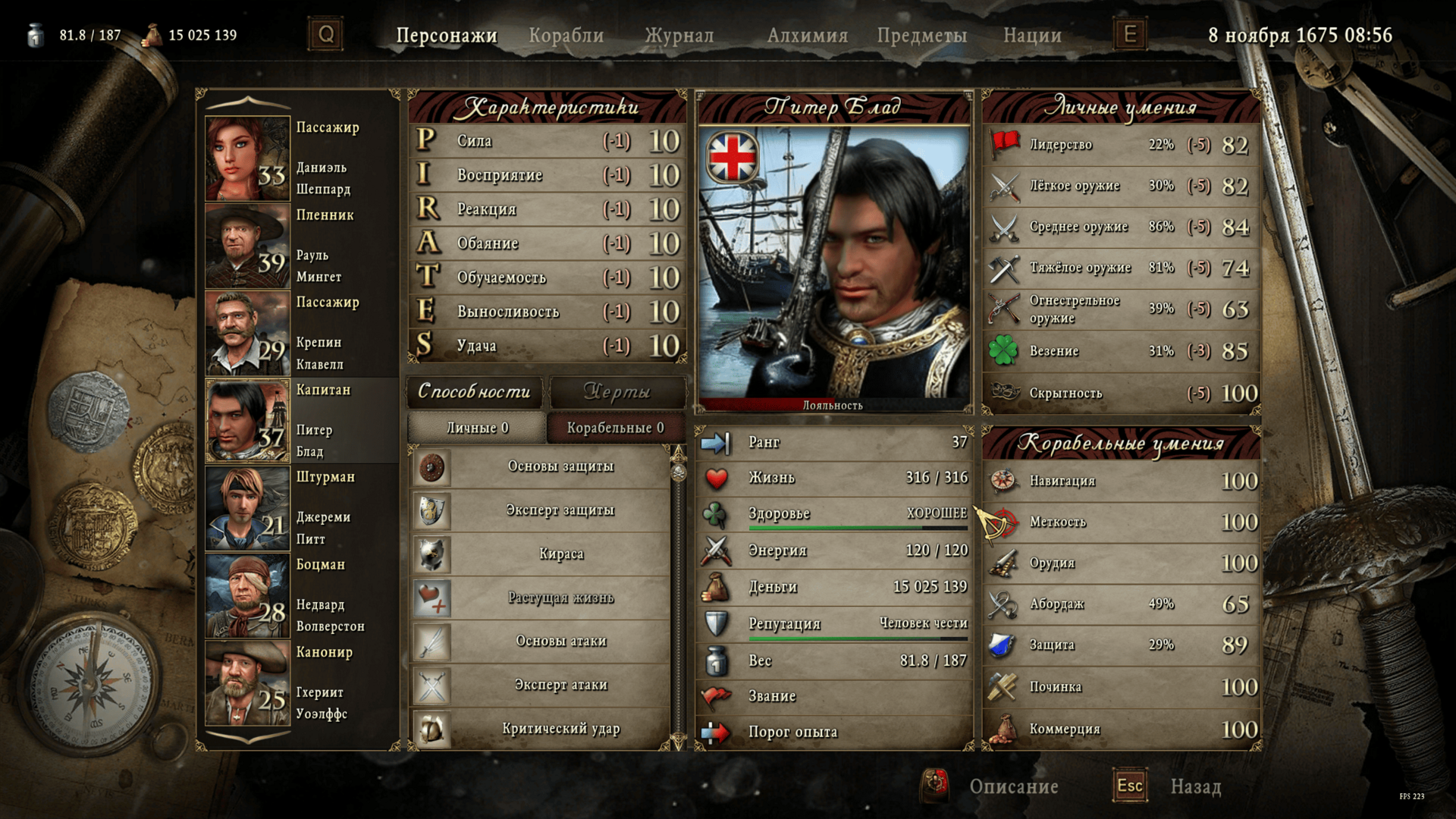Pick navigator Джереми Питт portrait
1456x819 pixels.
tap(247, 507)
